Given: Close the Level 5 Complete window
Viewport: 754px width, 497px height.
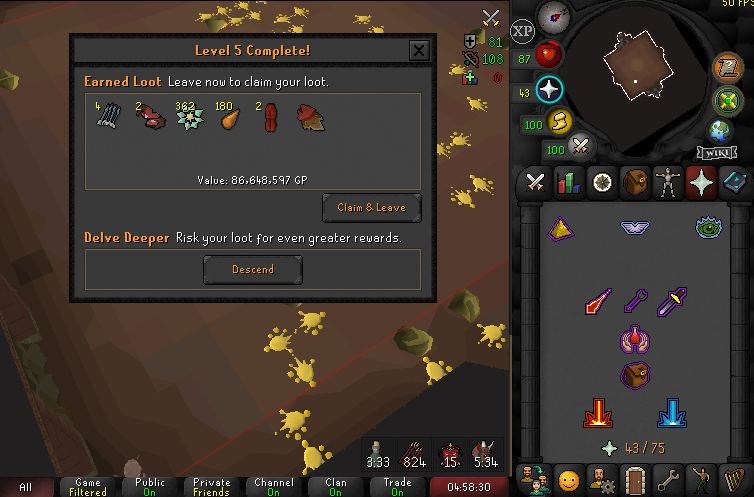Looking at the screenshot, I should tap(419, 51).
